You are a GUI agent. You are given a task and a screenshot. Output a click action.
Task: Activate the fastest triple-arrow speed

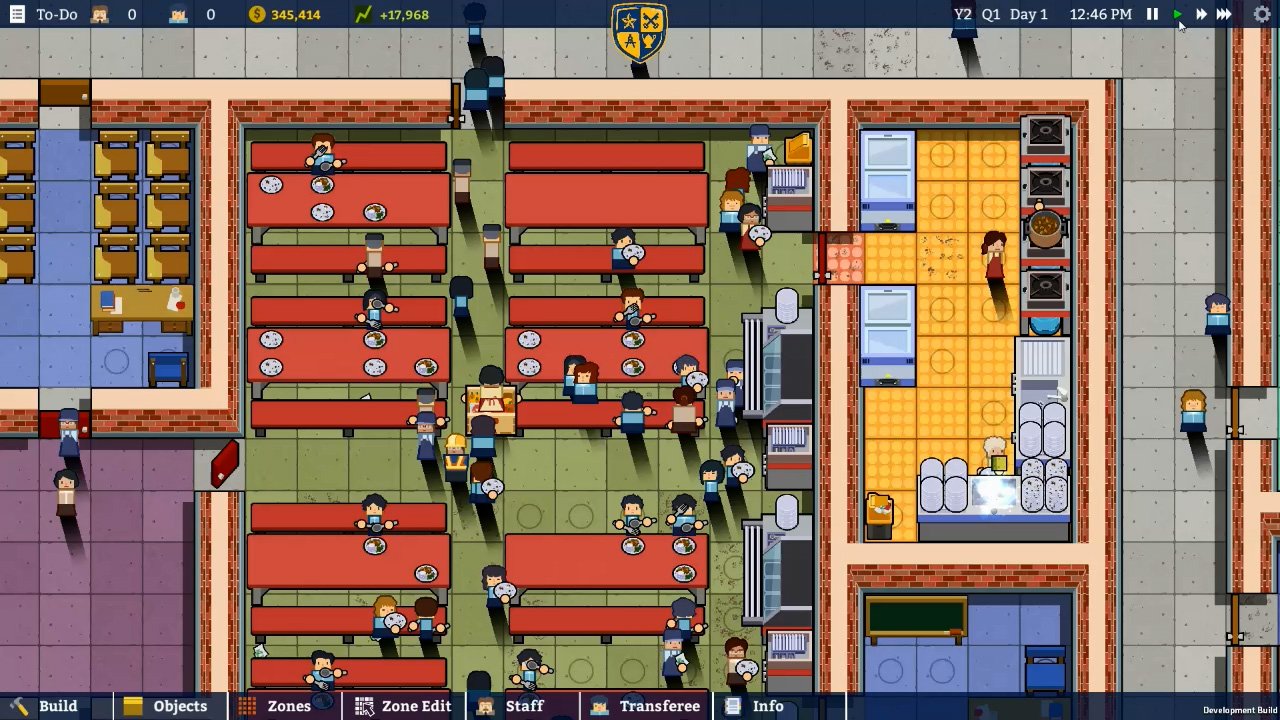point(1224,14)
